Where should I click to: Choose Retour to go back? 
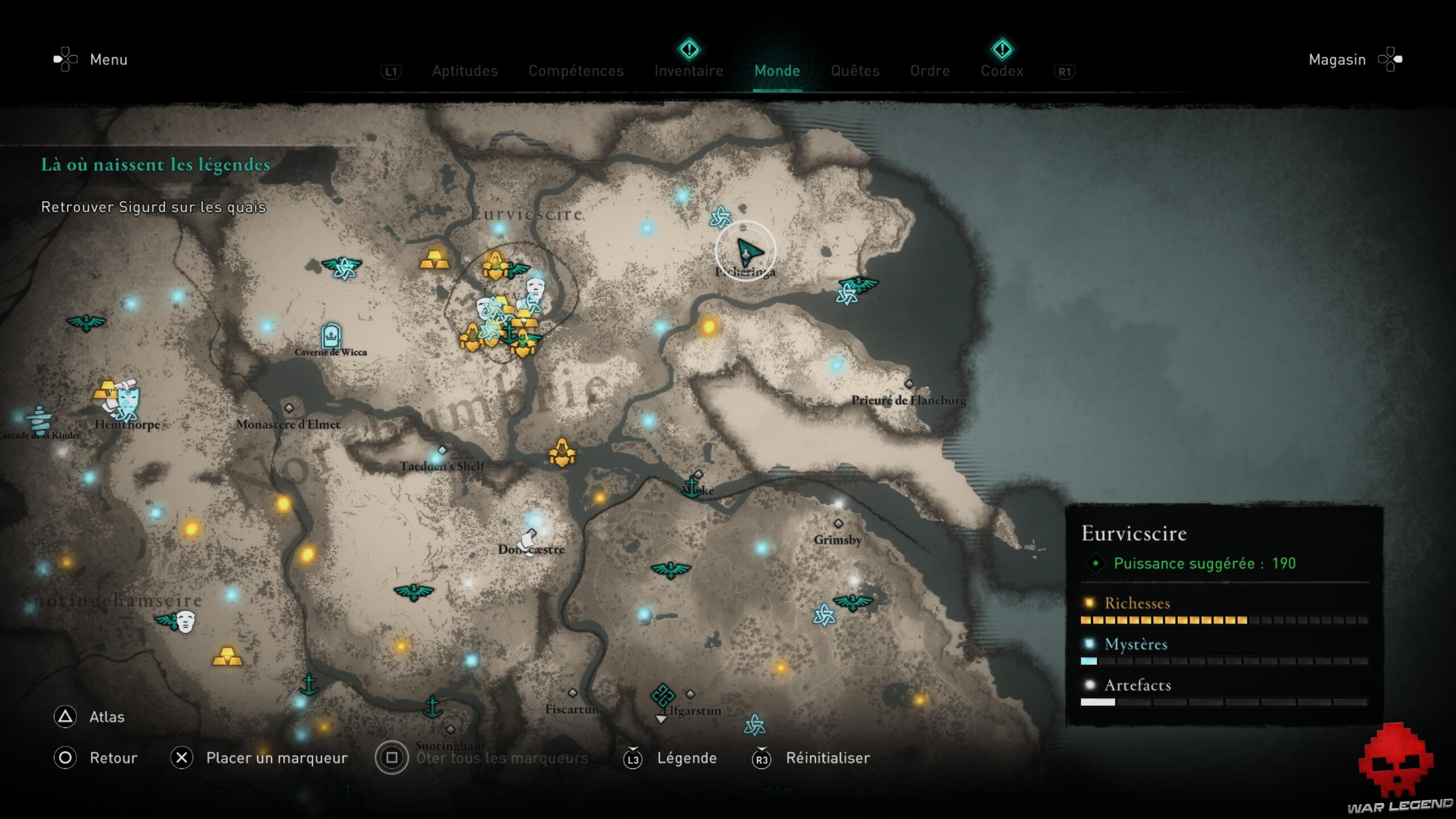pyautogui.click(x=113, y=758)
